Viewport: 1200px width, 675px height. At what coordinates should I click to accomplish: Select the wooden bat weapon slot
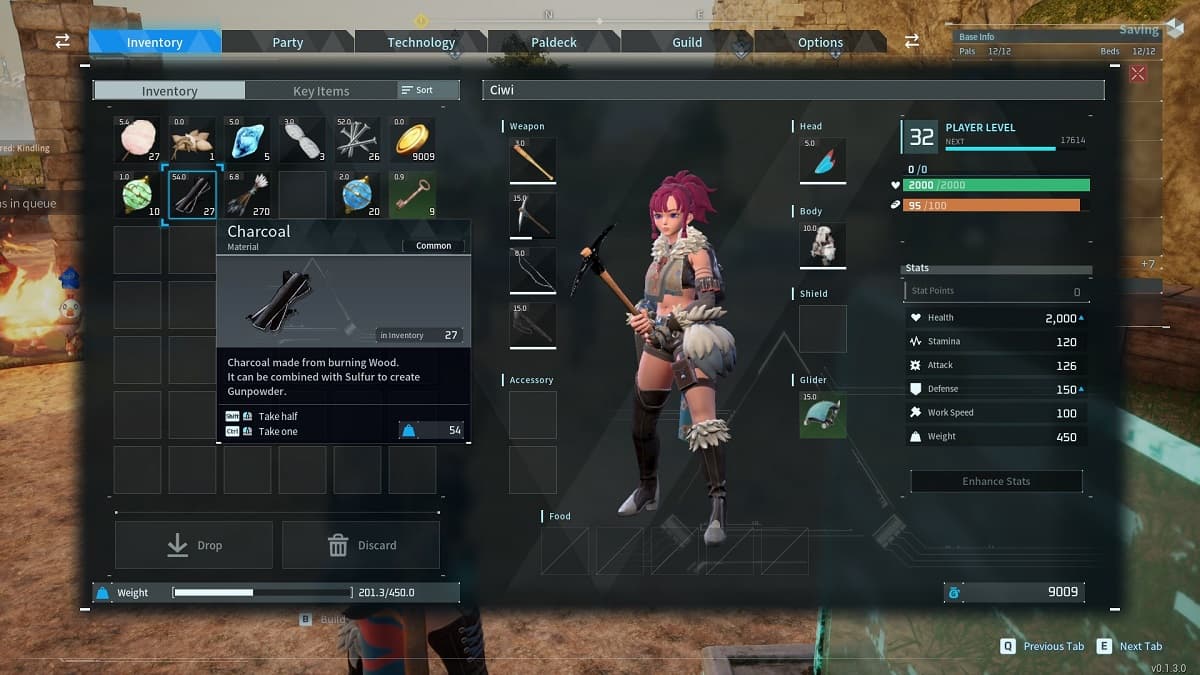pyautogui.click(x=533, y=161)
